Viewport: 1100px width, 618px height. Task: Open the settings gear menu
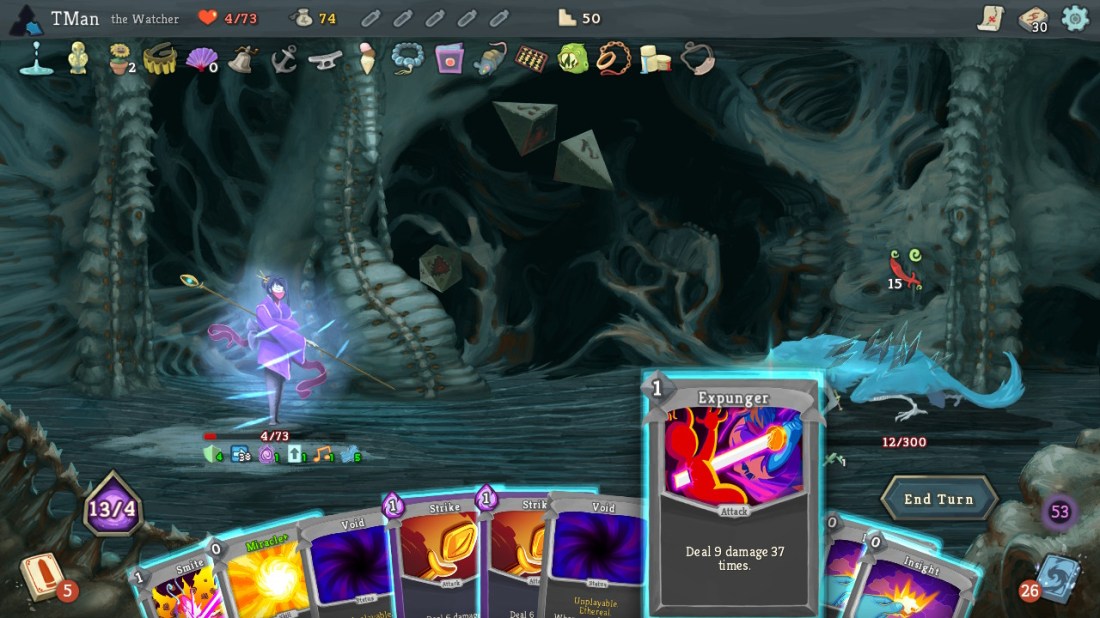pos(1075,18)
